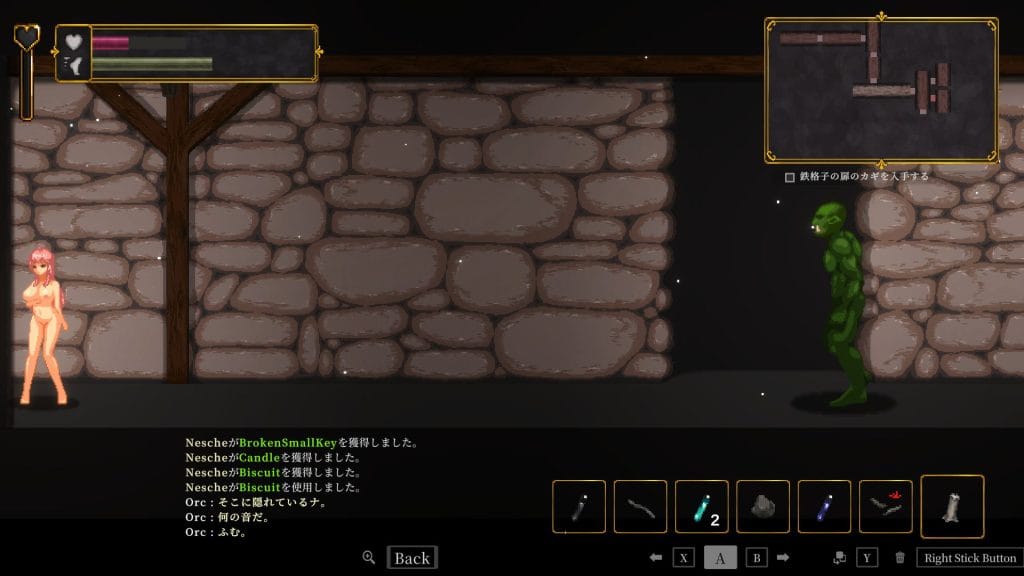Choose the broken small key slot

[885, 506]
